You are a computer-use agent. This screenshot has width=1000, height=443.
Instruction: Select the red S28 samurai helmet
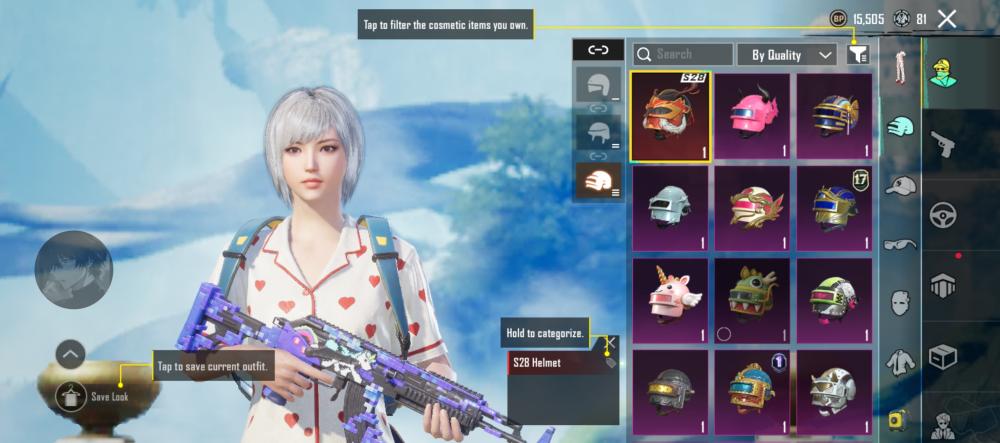(670, 116)
